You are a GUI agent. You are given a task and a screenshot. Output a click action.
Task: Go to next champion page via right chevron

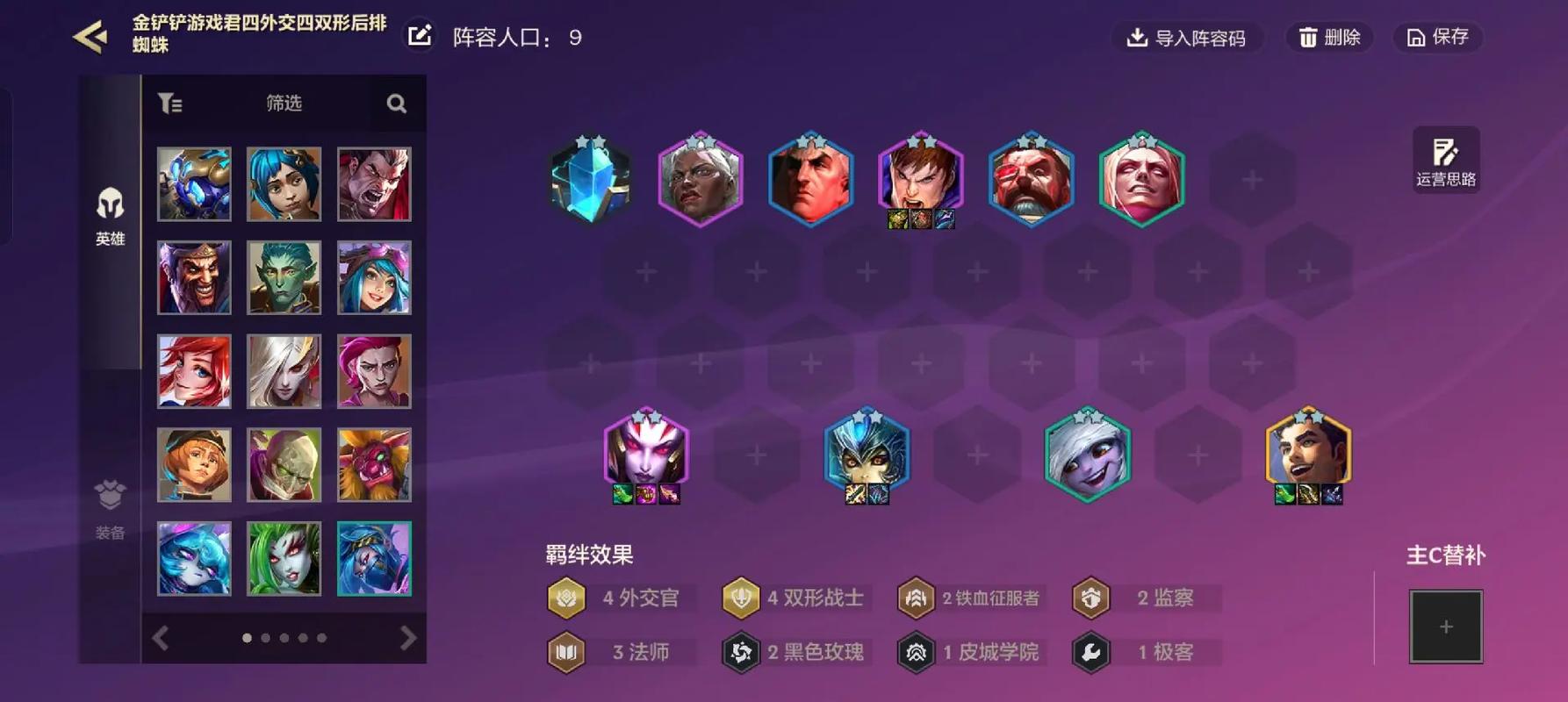coord(406,638)
